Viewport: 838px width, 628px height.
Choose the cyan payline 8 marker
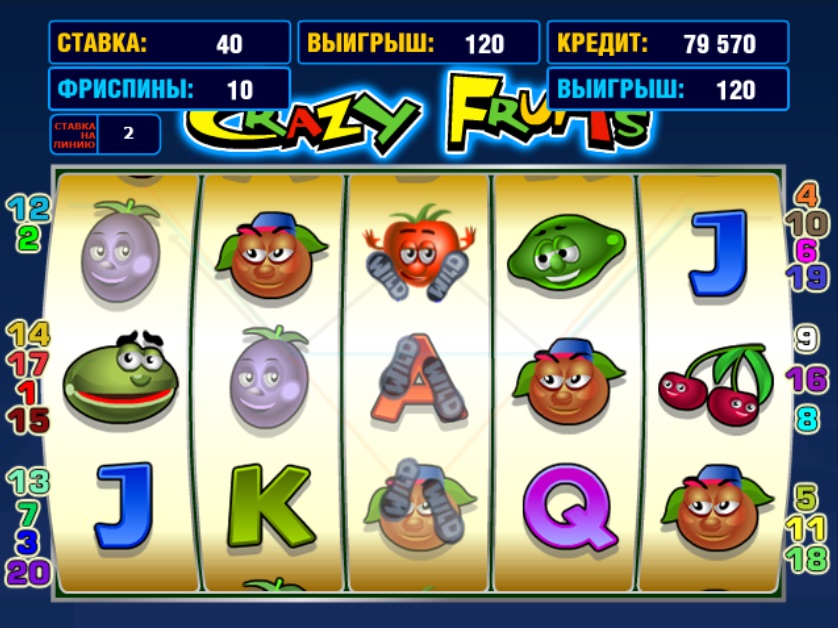pos(807,418)
